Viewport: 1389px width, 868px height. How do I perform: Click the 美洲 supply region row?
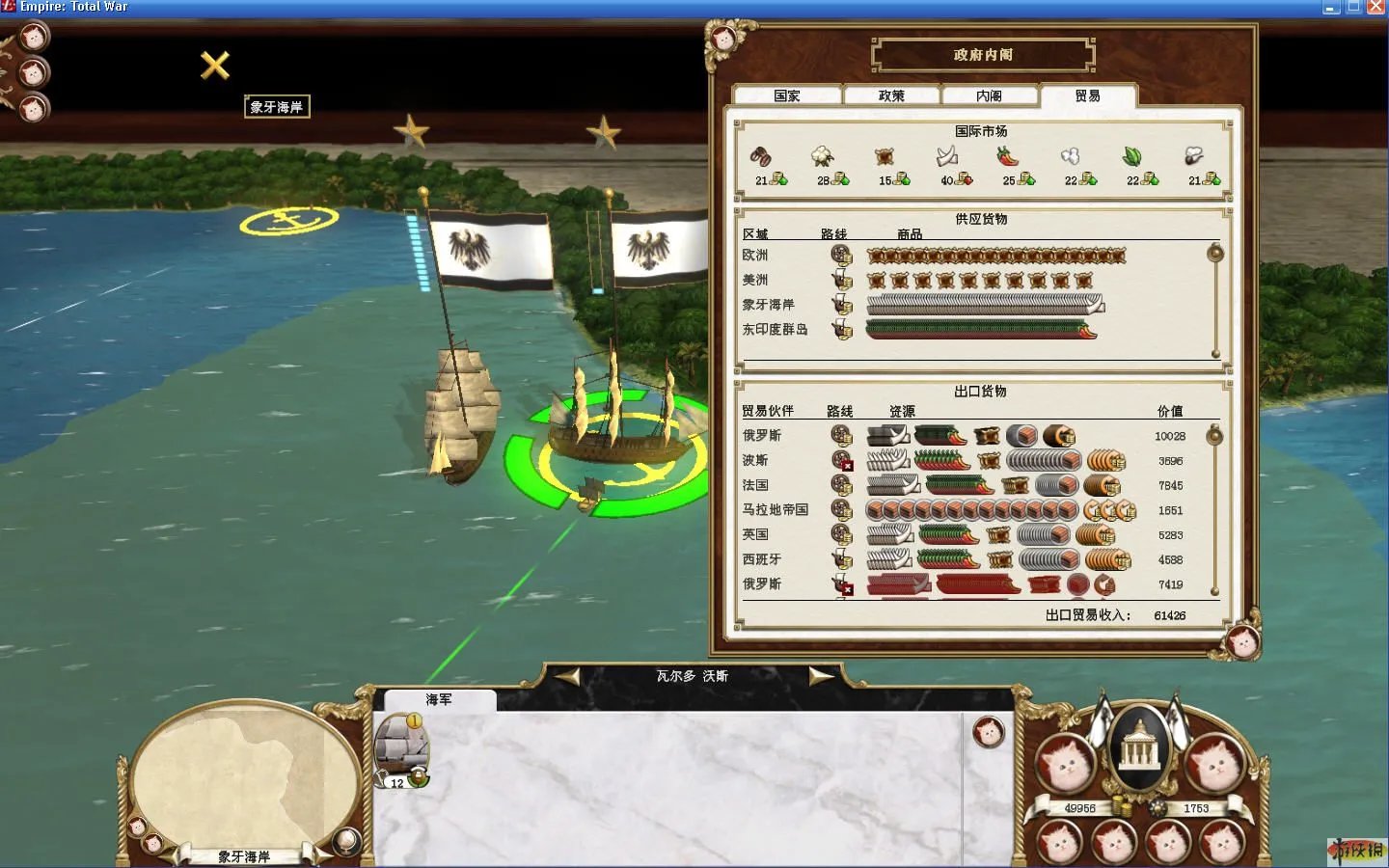[x=755, y=280]
